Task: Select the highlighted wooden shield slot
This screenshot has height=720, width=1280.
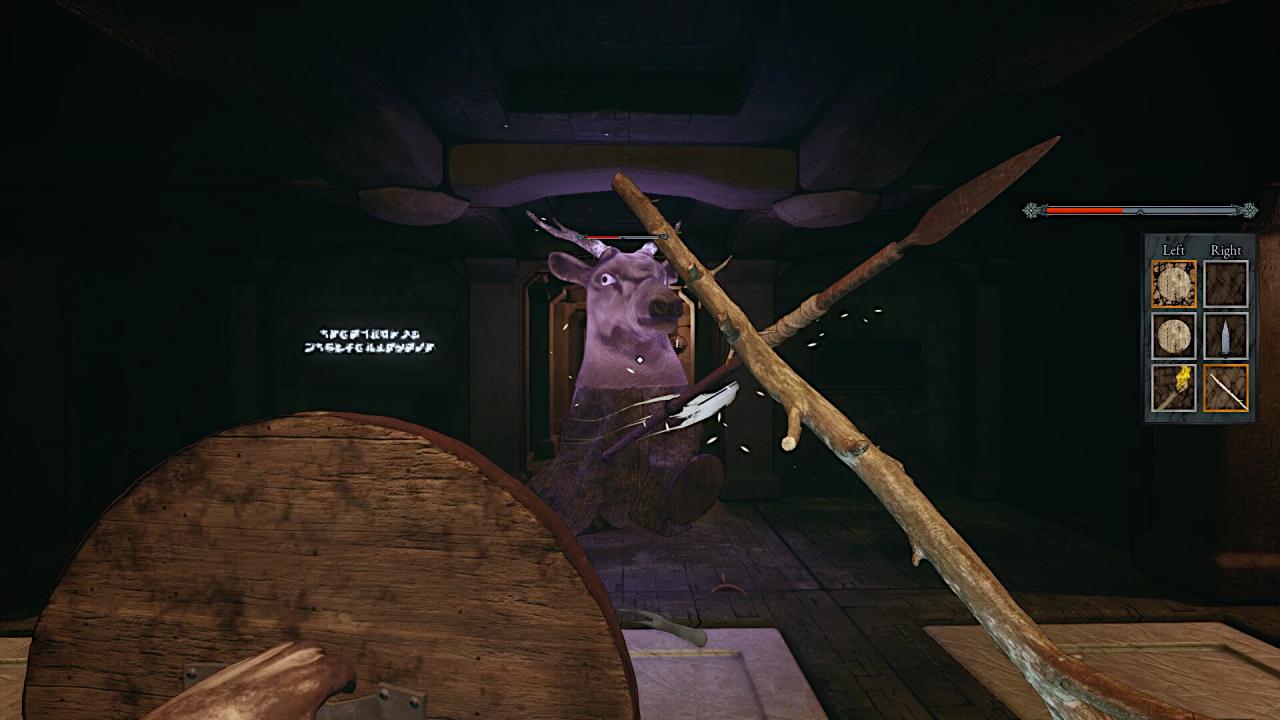Action: (1173, 284)
